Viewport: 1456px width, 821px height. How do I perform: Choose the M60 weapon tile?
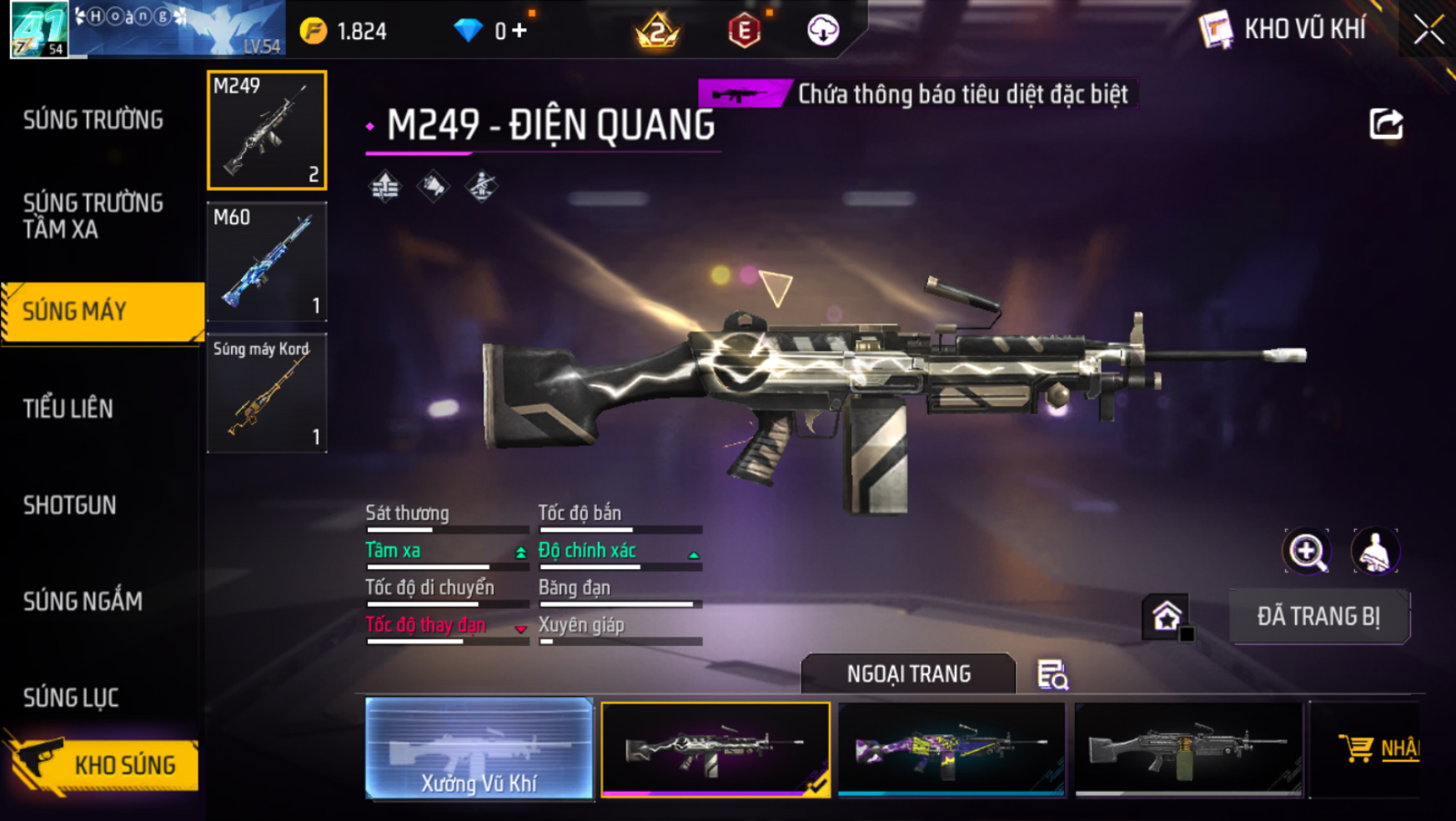click(x=267, y=262)
